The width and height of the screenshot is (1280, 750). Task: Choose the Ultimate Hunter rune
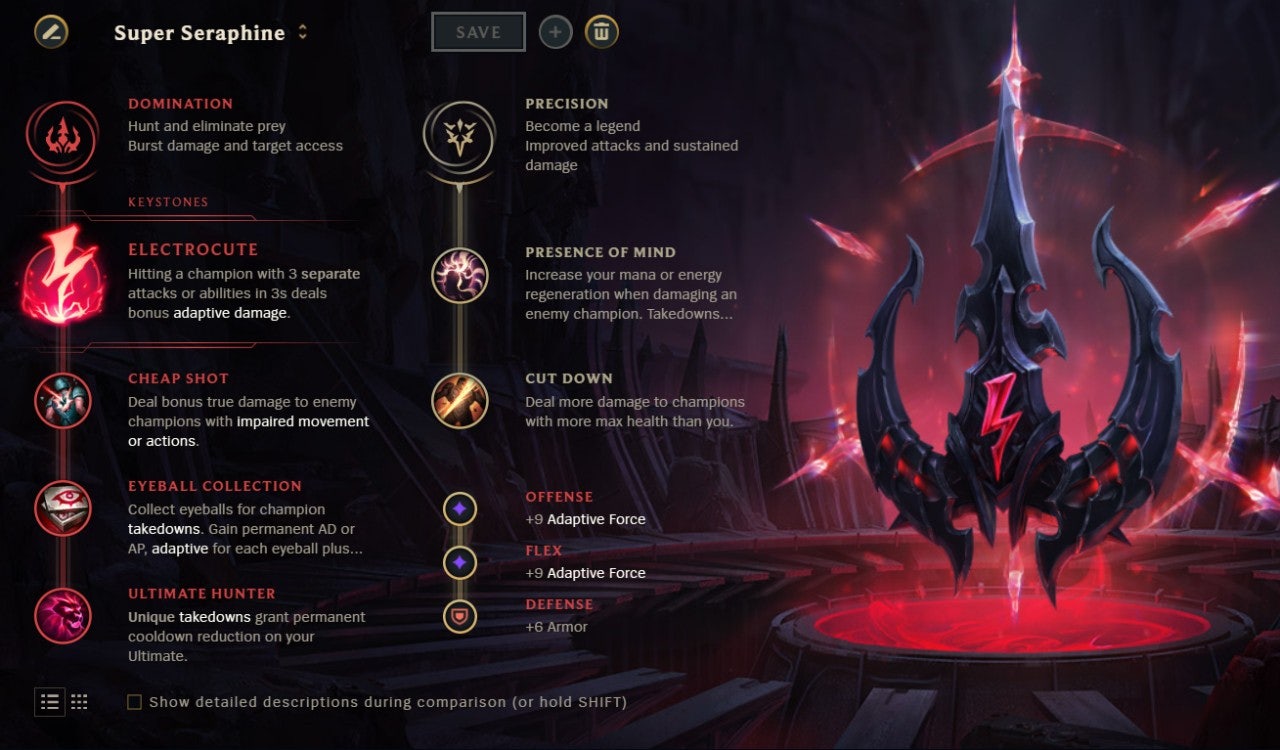pos(62,616)
